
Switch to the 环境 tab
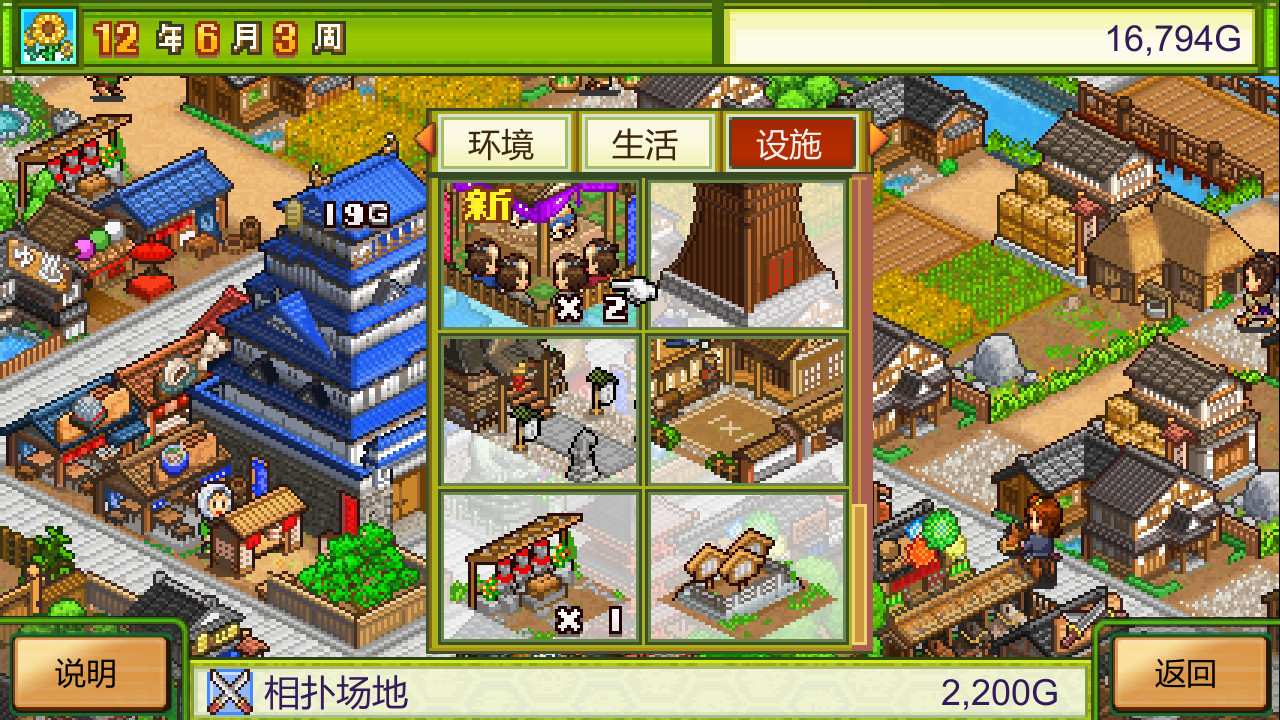[x=503, y=143]
